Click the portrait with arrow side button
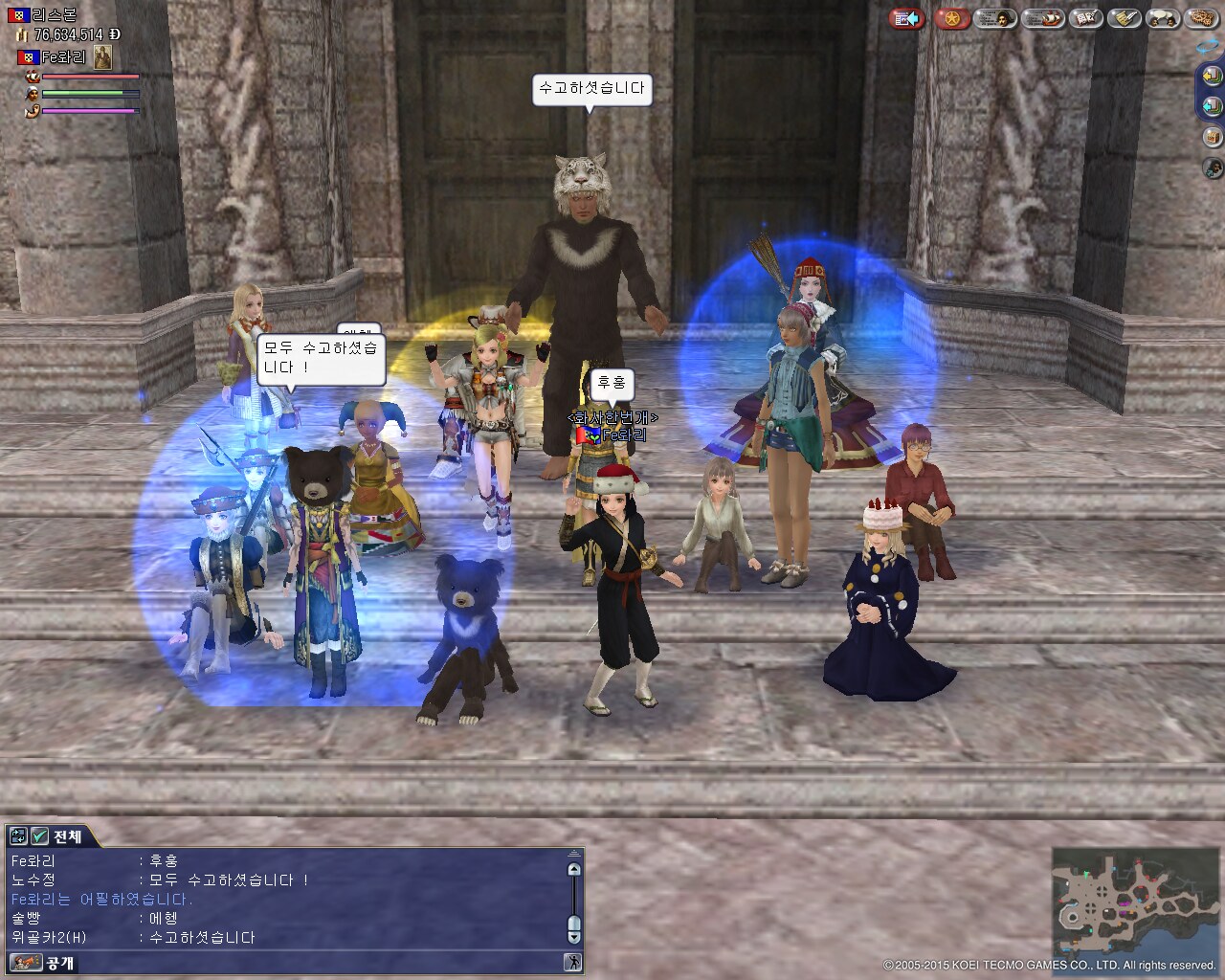The height and width of the screenshot is (980, 1225). (x=1213, y=168)
